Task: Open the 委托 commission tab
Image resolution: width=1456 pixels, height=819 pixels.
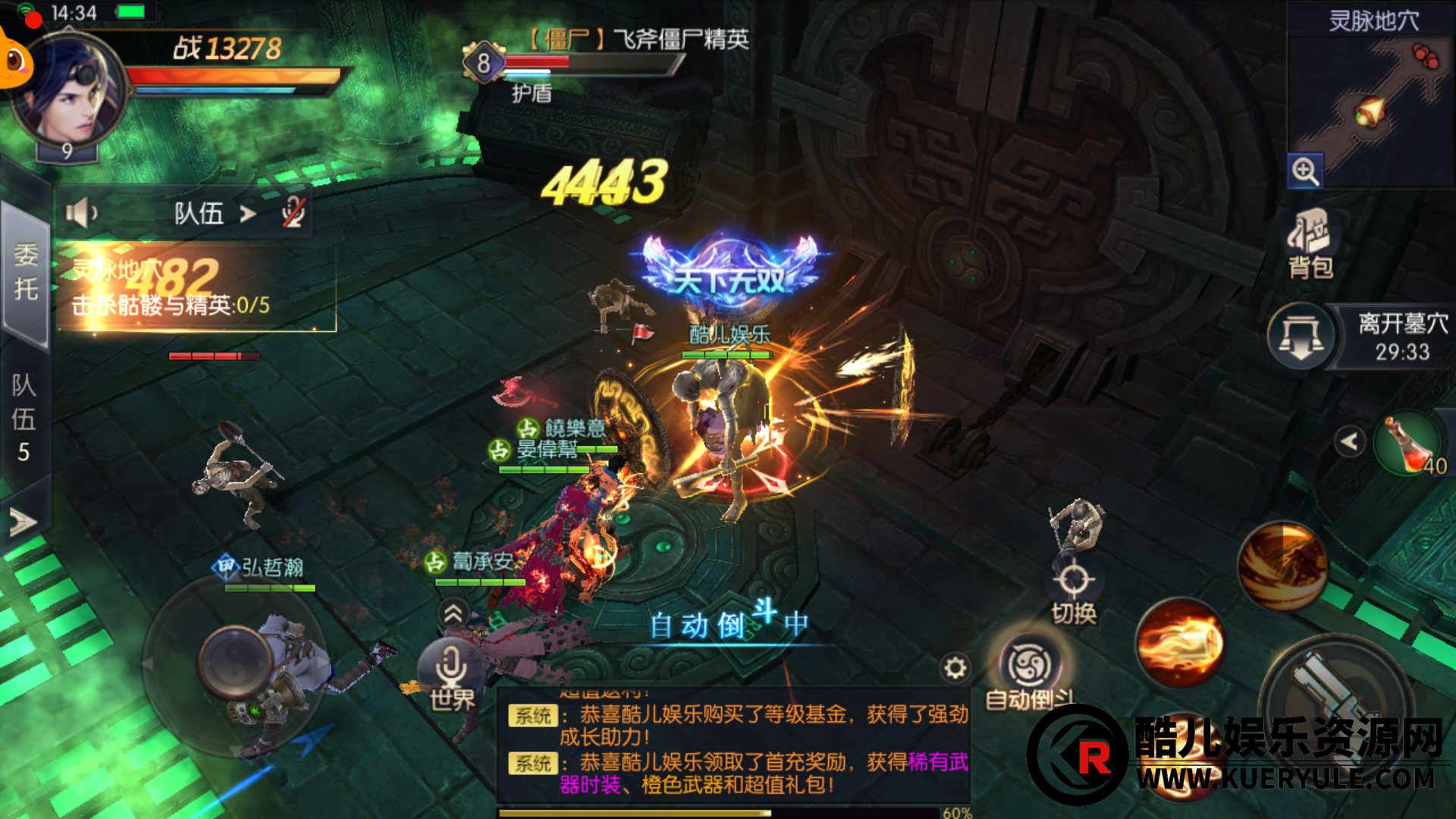Action: click(26, 271)
